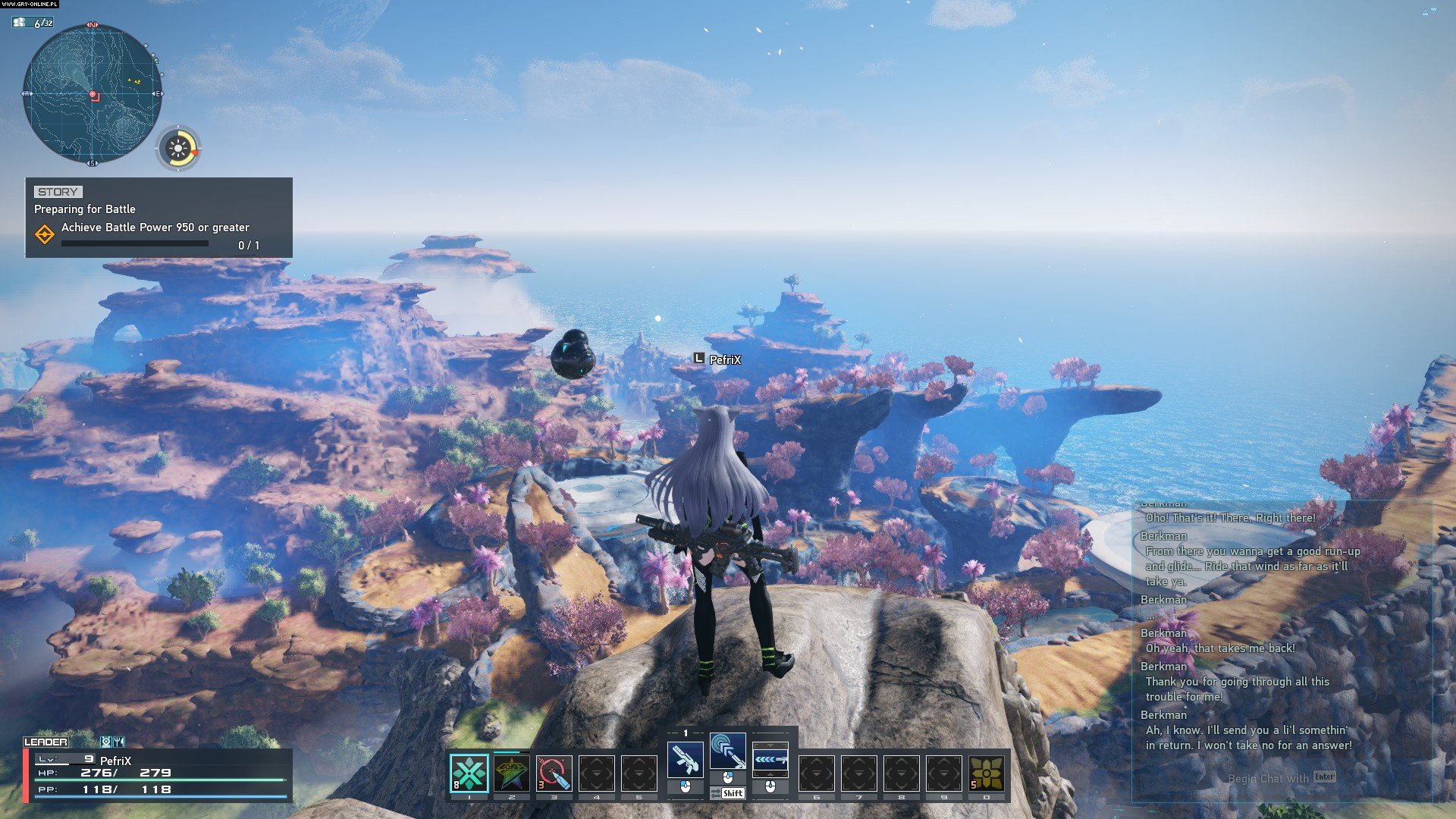The height and width of the screenshot is (819, 1456).
Task: Select the yellow flower item in last slot
Action: click(987, 773)
